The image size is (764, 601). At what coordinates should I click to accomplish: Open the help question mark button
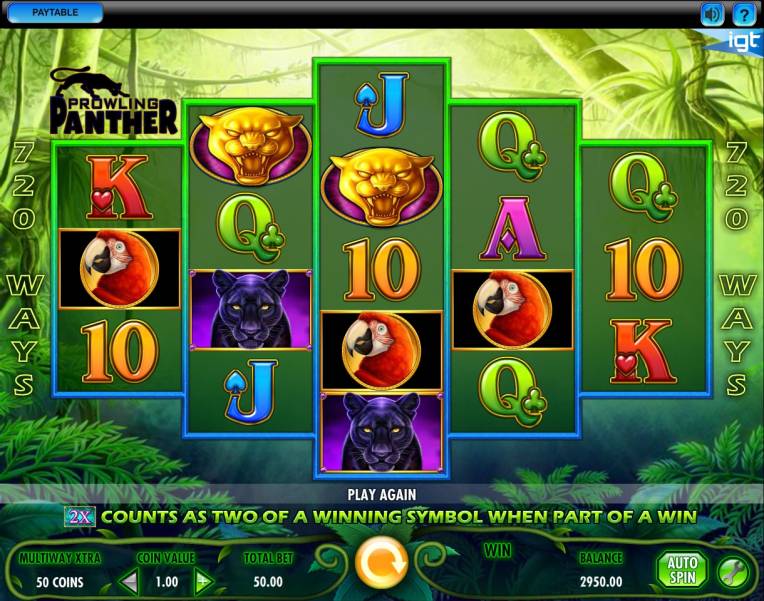(743, 14)
